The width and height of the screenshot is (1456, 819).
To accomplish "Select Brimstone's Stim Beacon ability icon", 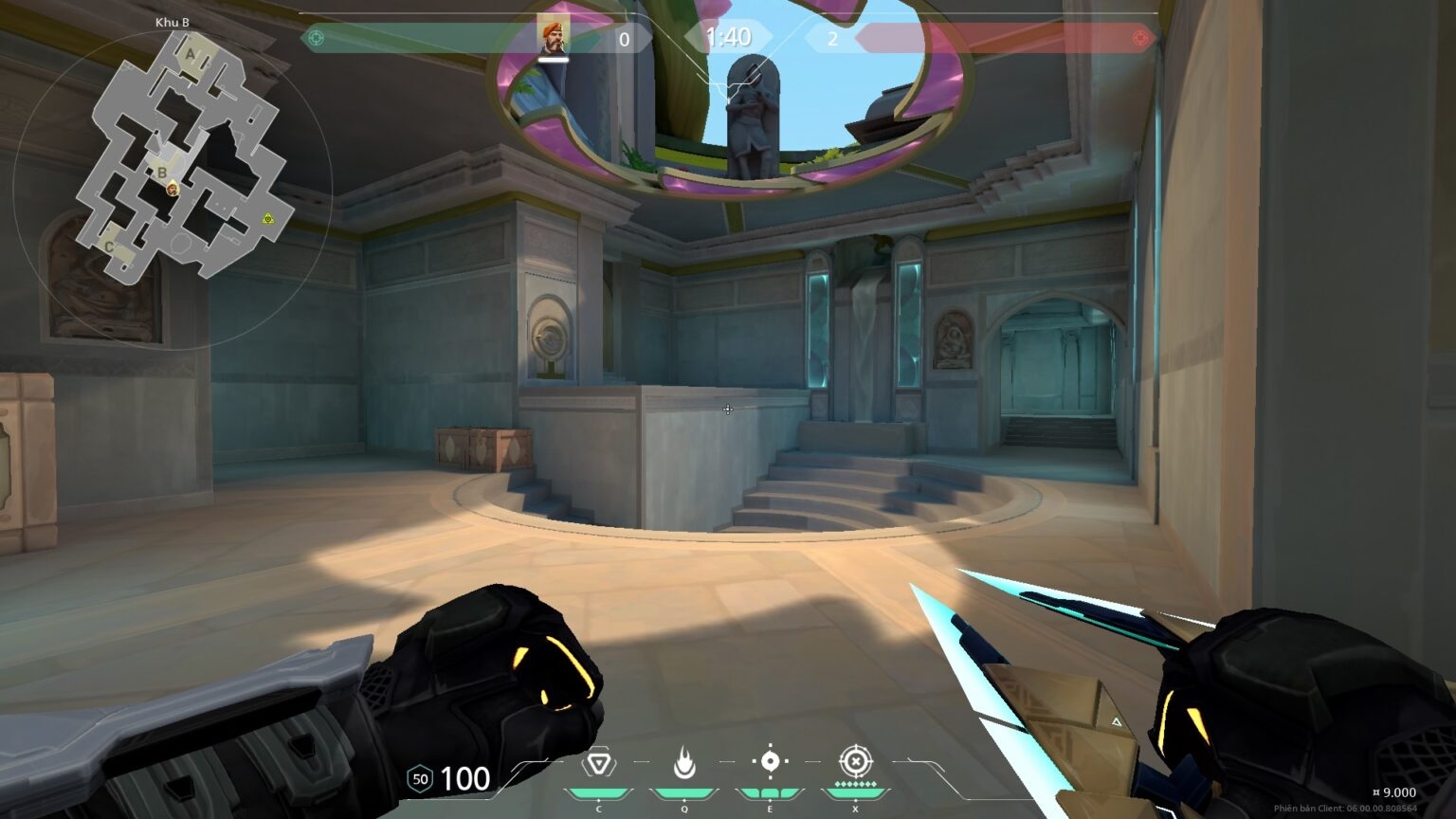I will tap(597, 762).
